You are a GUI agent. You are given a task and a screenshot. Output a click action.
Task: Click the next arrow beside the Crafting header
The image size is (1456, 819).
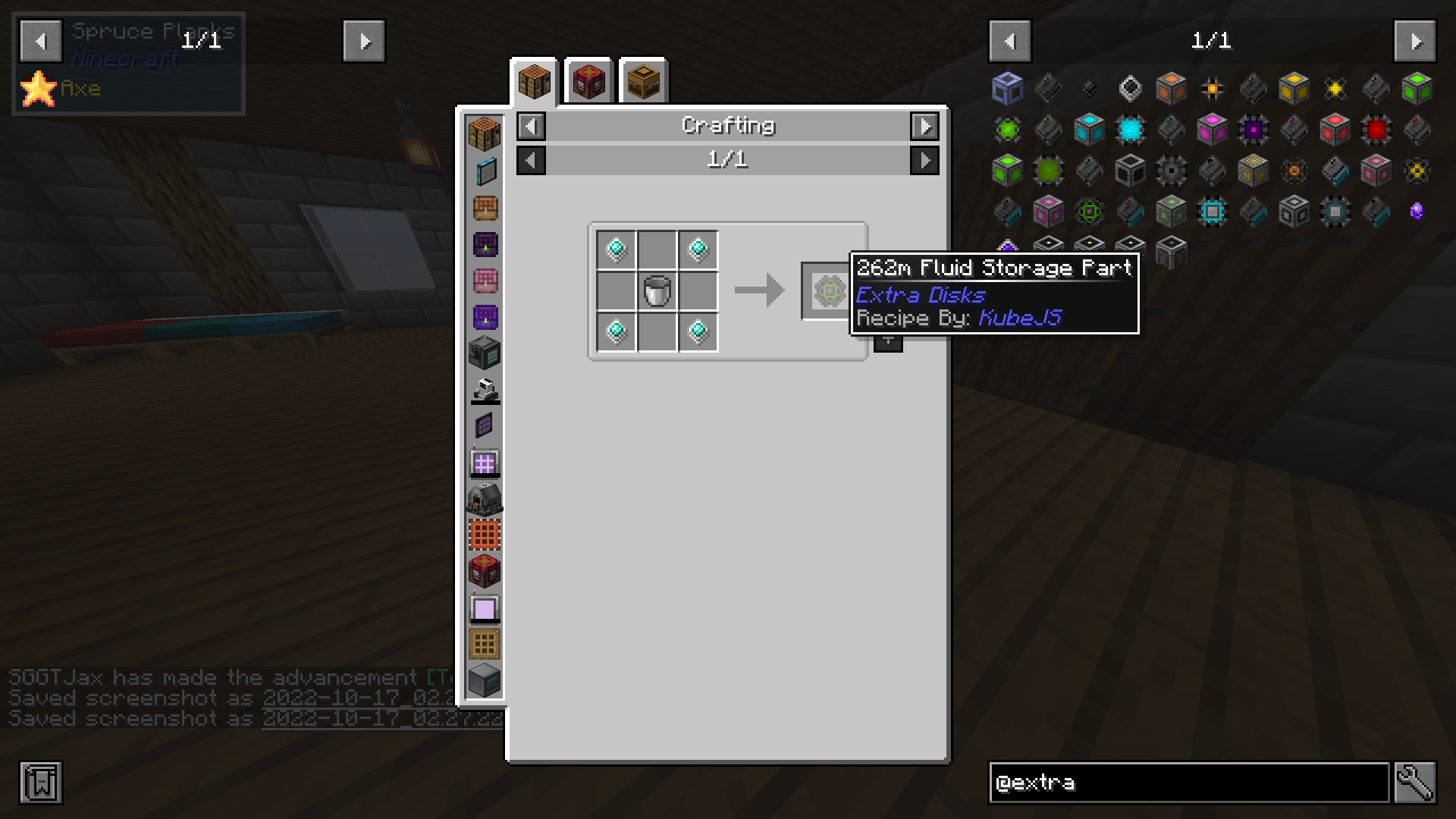coord(924,126)
